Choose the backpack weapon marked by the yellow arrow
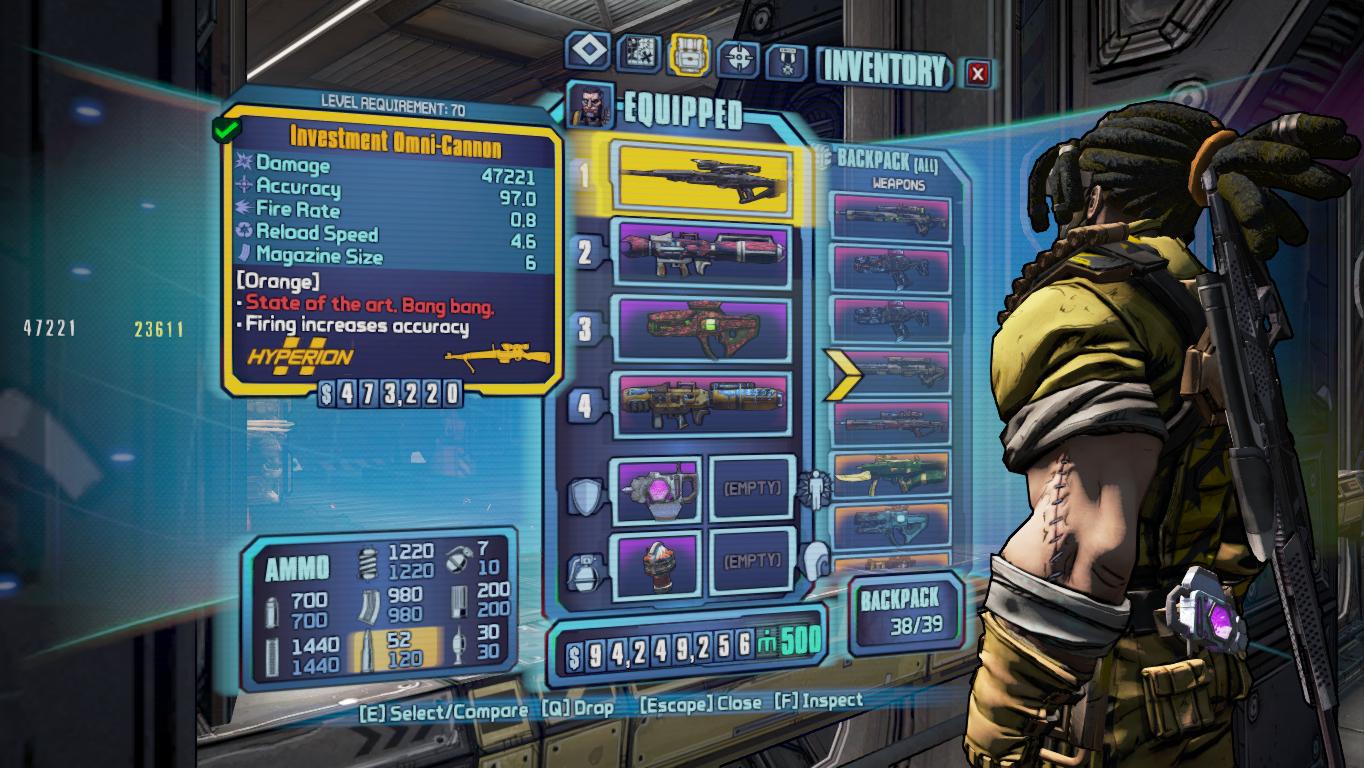Screen dimensions: 1364x768 pyautogui.click(x=890, y=371)
